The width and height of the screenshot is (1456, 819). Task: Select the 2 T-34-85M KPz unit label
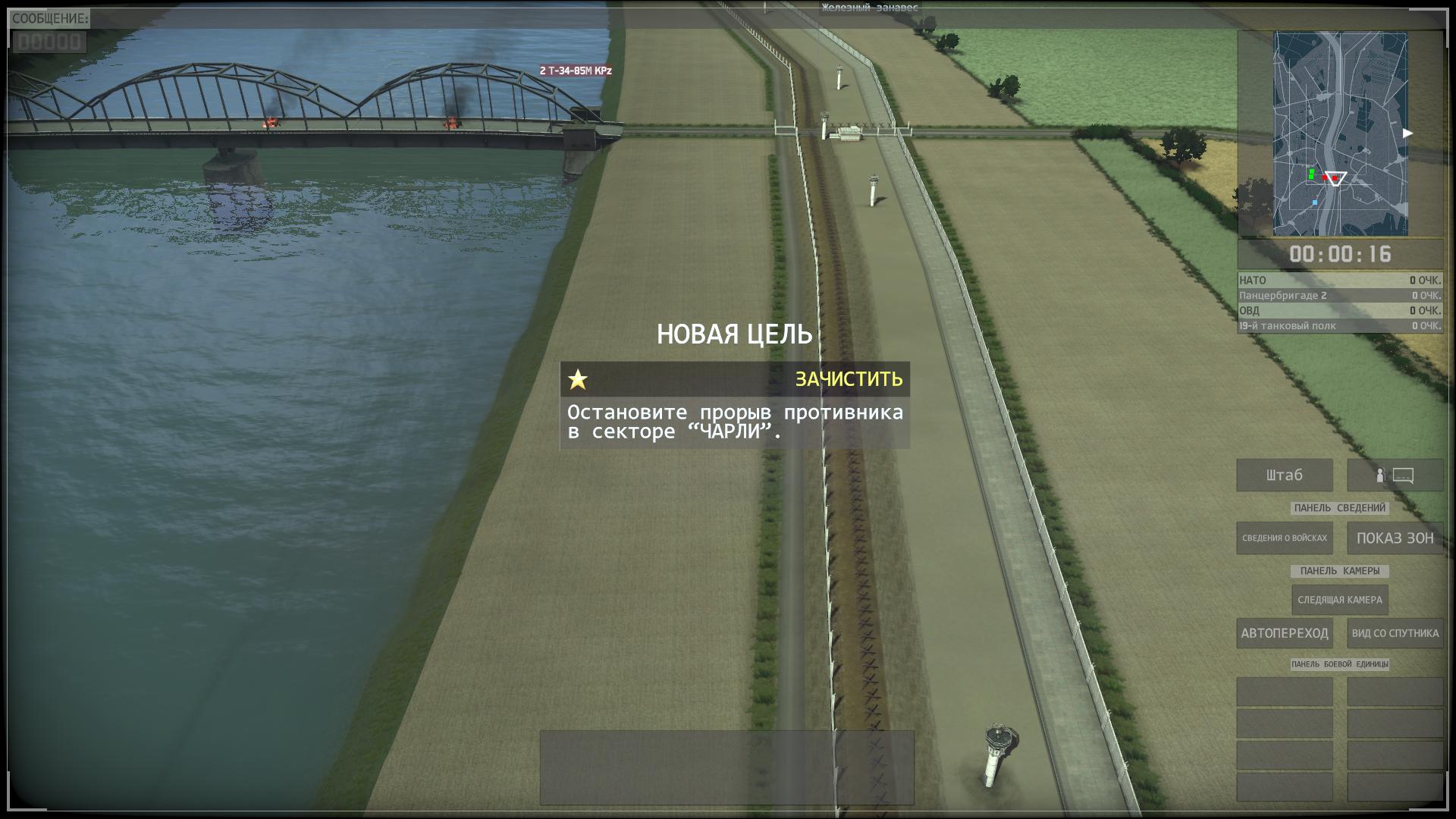tap(575, 71)
